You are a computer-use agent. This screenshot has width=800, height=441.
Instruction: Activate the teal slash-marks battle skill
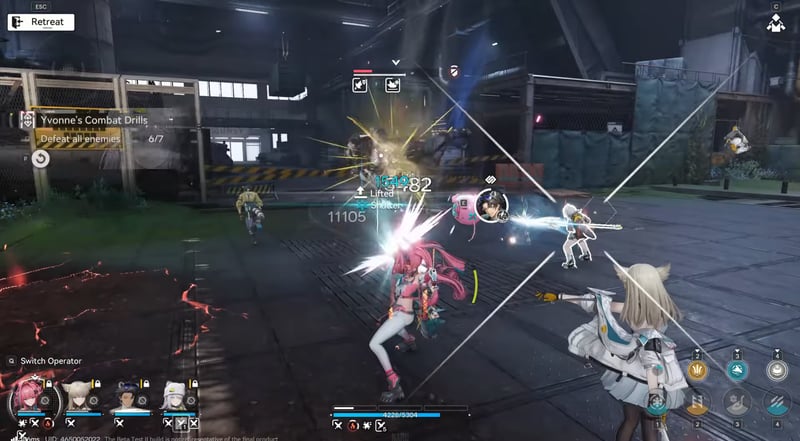[x=777, y=404]
